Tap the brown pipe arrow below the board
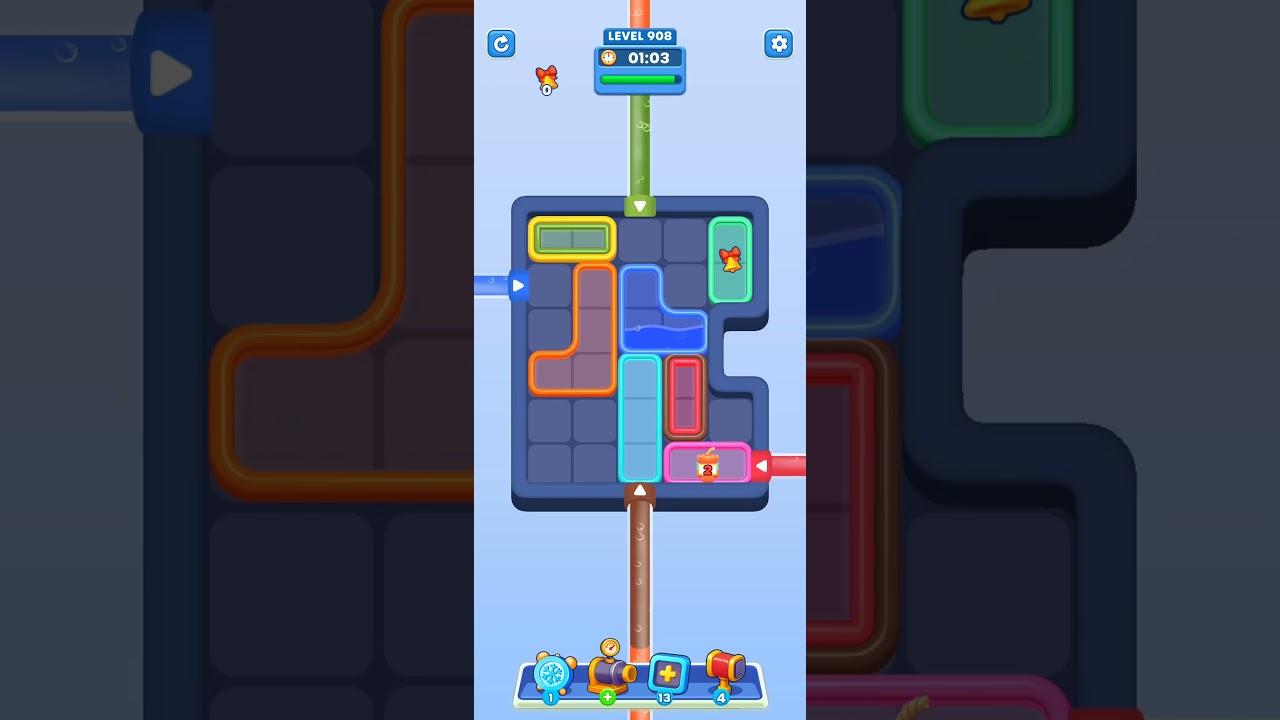 [640, 490]
